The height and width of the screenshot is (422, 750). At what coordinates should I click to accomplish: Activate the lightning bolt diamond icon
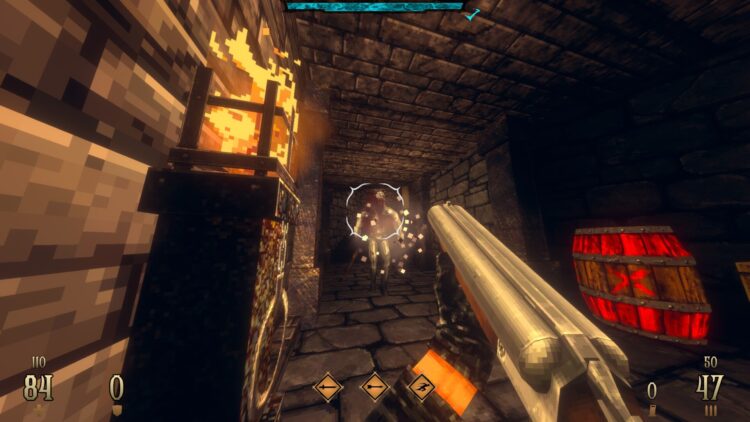421,386
